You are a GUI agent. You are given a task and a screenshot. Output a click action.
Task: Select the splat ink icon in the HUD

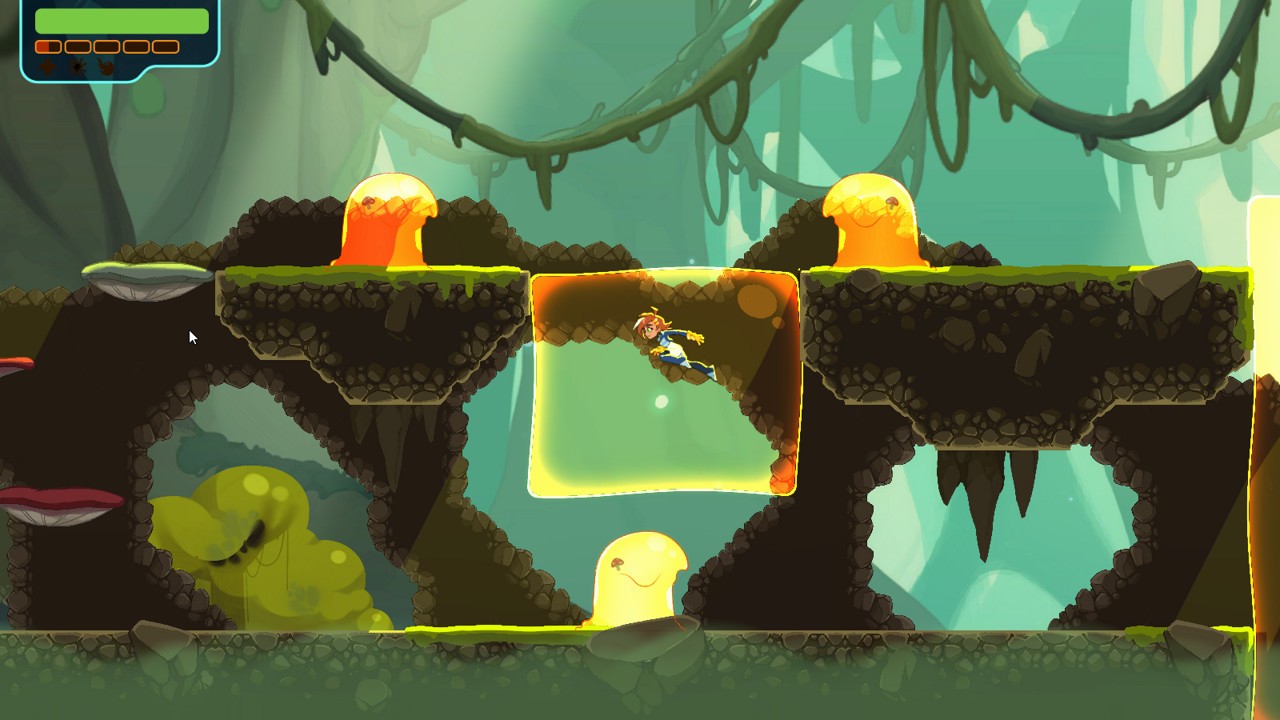pyautogui.click(x=77, y=67)
